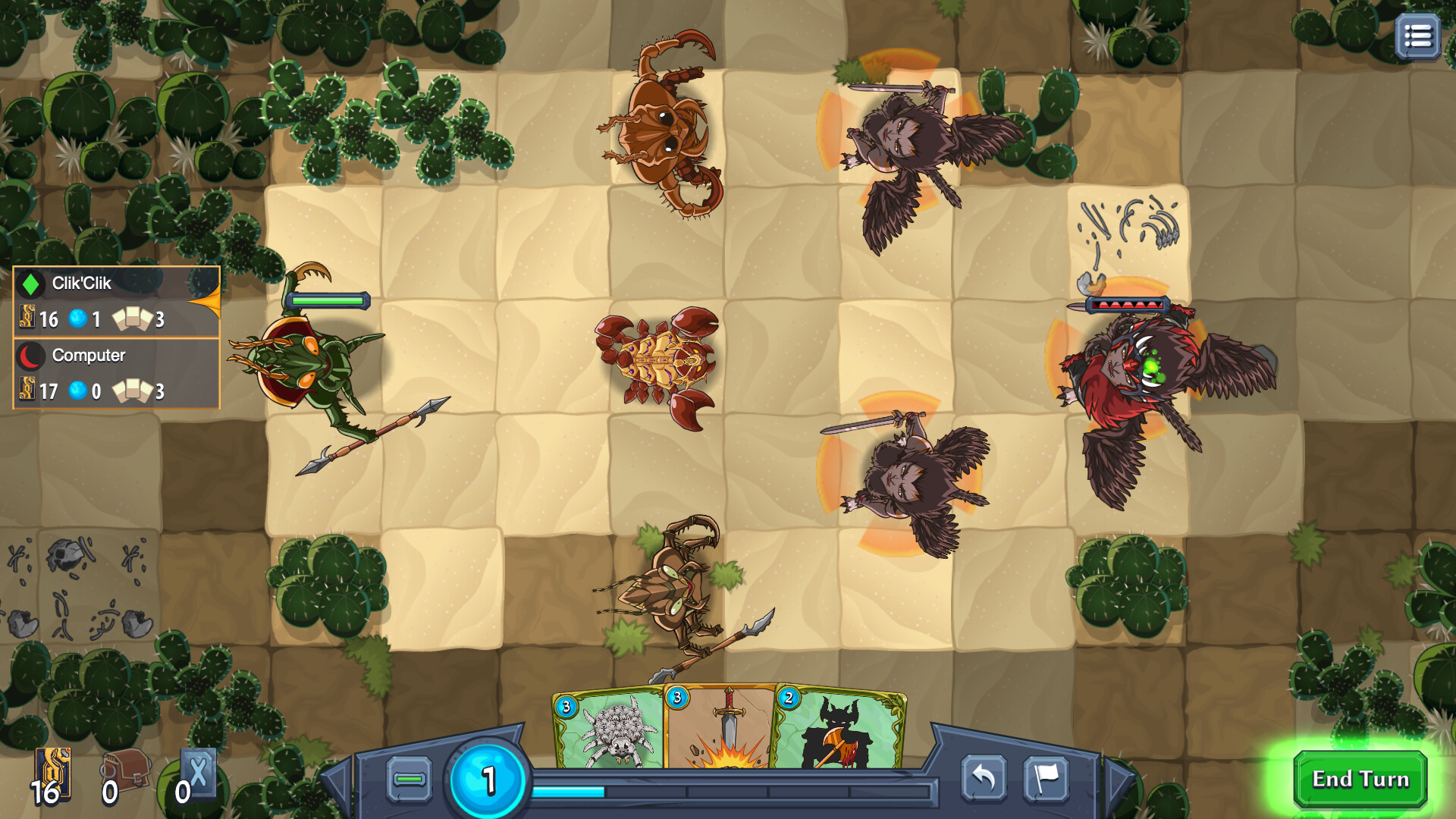Click the mana droplet icon next to Clik'Clik
Image resolution: width=1456 pixels, height=819 pixels.
tap(78, 318)
